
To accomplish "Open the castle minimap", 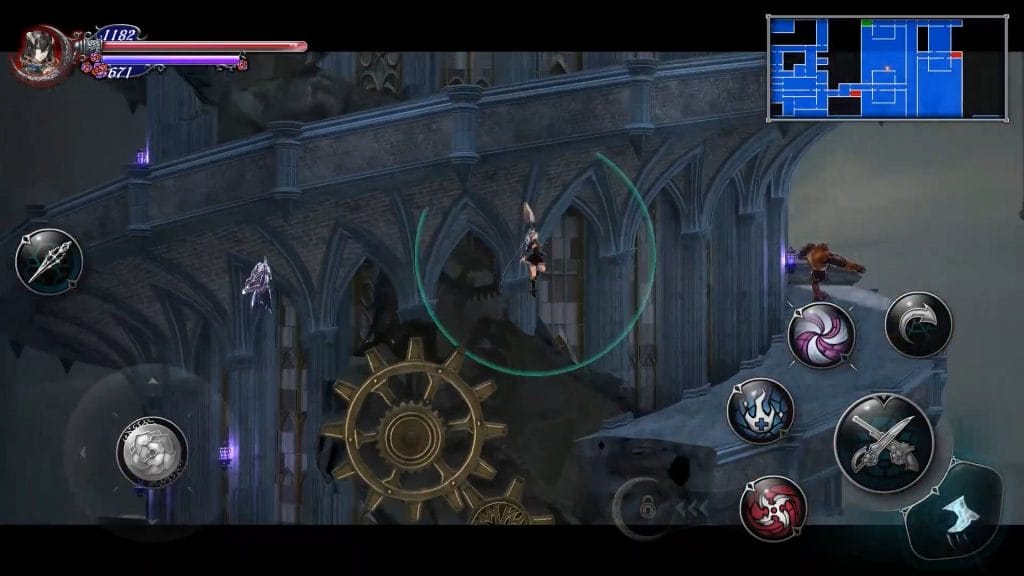I will point(886,67).
